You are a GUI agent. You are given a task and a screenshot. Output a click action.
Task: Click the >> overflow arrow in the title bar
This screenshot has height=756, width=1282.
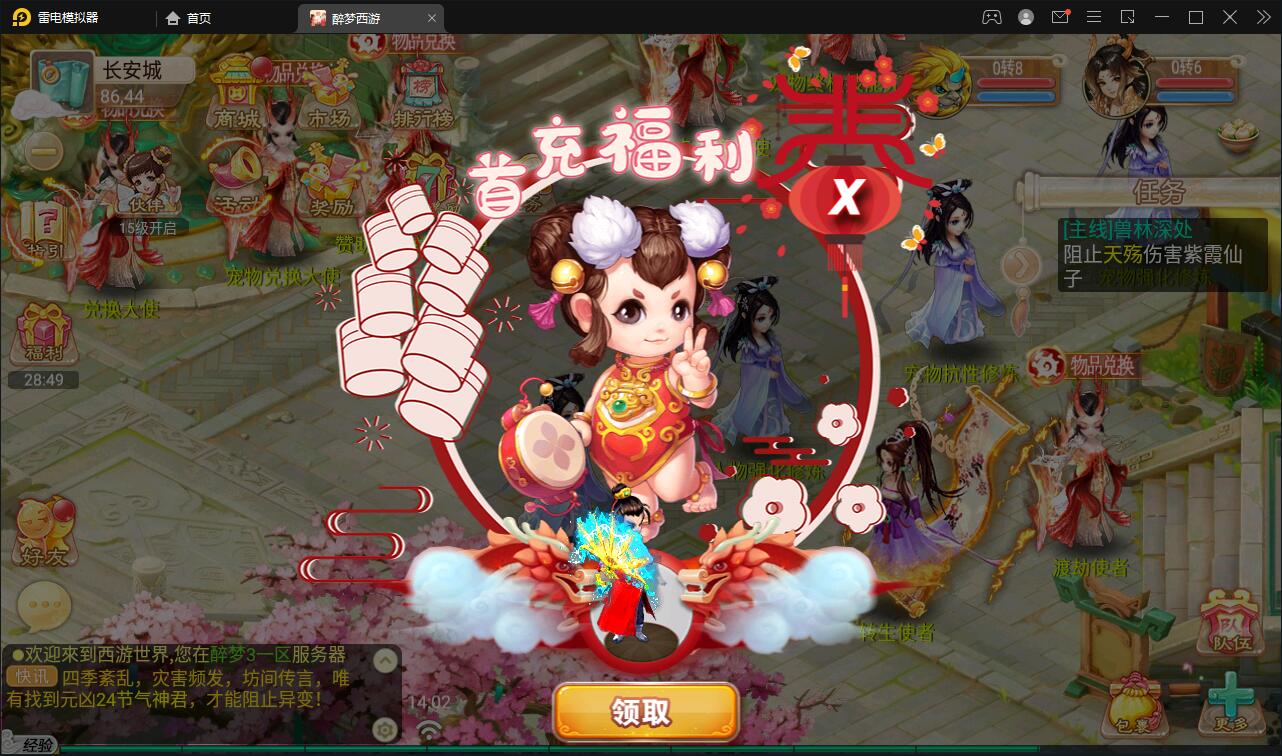point(1262,17)
